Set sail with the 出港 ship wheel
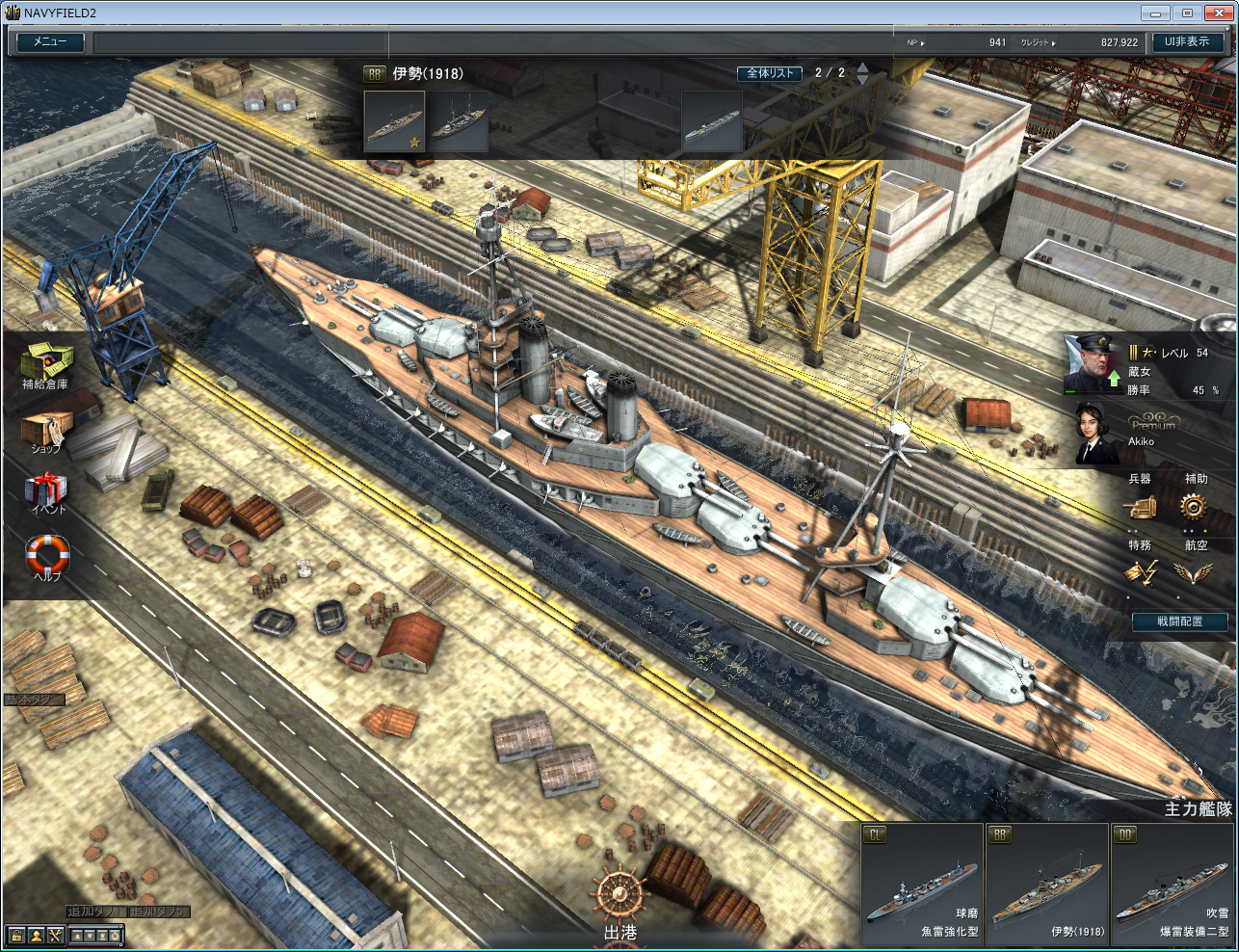This screenshot has height=952, width=1239. pos(619,901)
